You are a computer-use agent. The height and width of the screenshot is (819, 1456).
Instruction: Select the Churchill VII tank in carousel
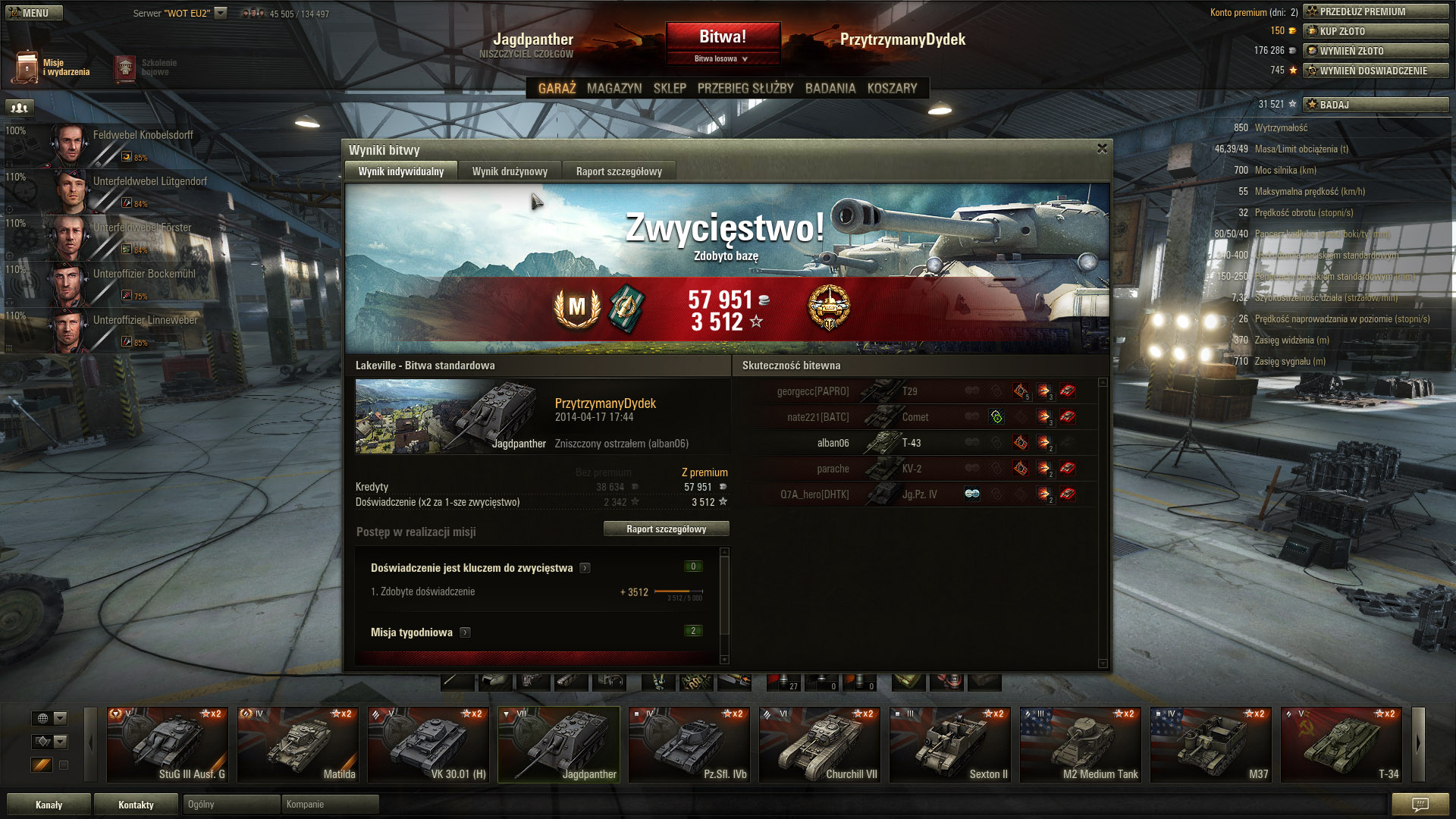click(x=820, y=745)
